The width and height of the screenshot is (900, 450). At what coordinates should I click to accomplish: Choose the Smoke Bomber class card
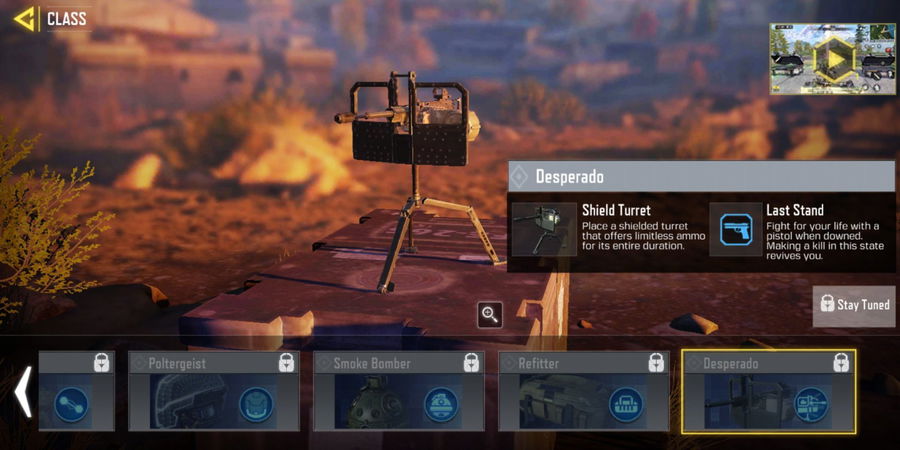click(398, 391)
